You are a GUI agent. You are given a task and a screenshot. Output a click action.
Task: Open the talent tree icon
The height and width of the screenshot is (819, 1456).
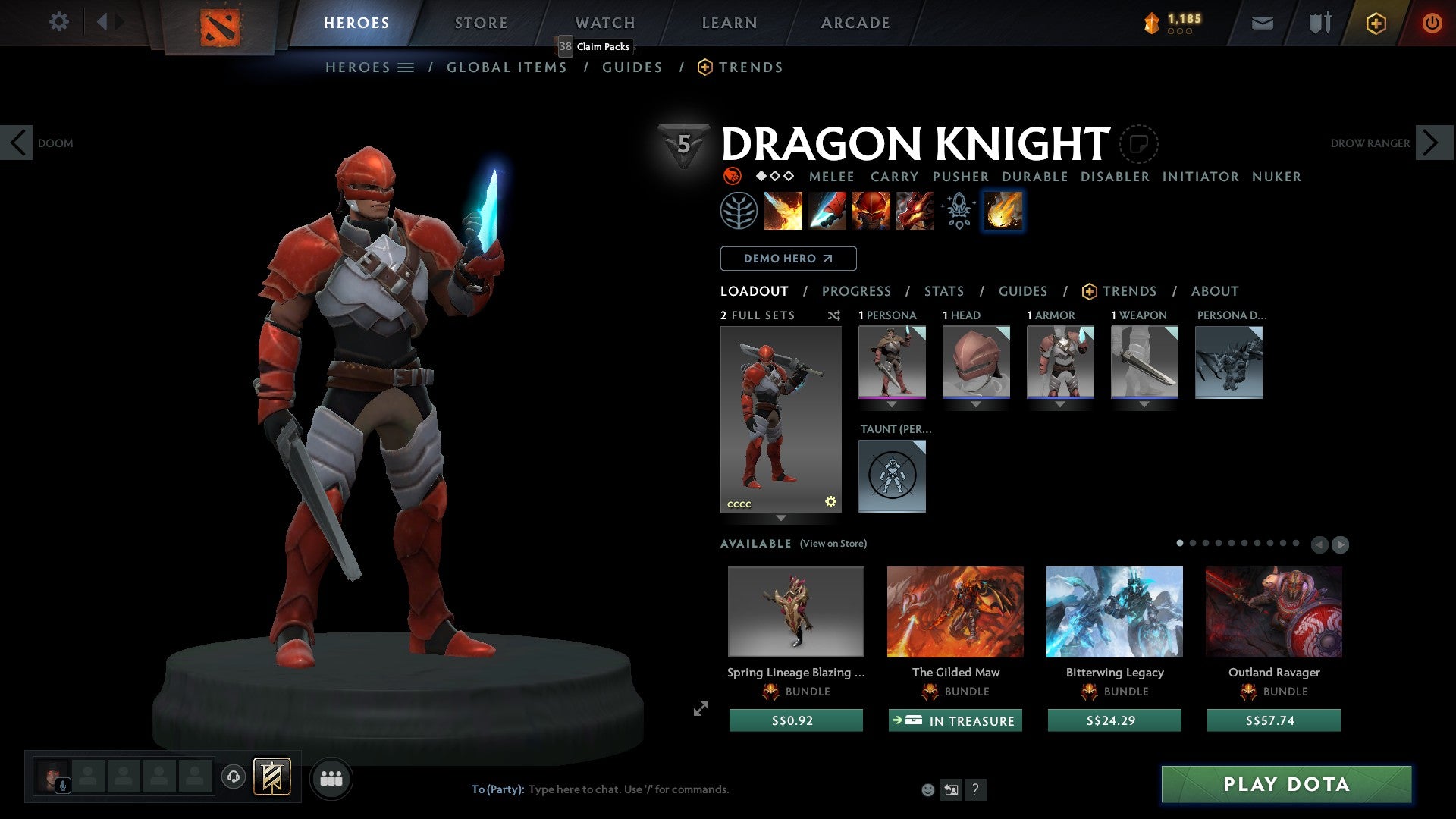738,211
